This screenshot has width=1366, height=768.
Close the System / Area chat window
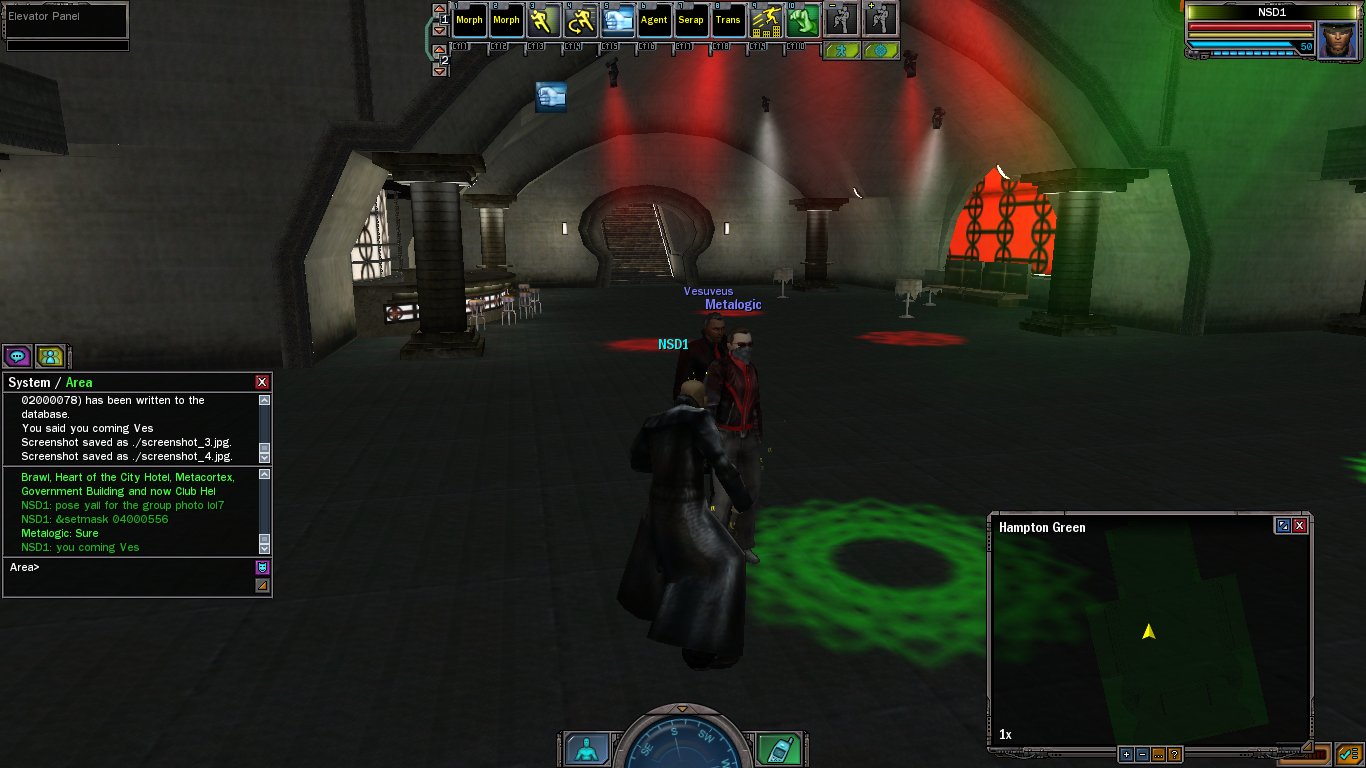[x=262, y=382]
